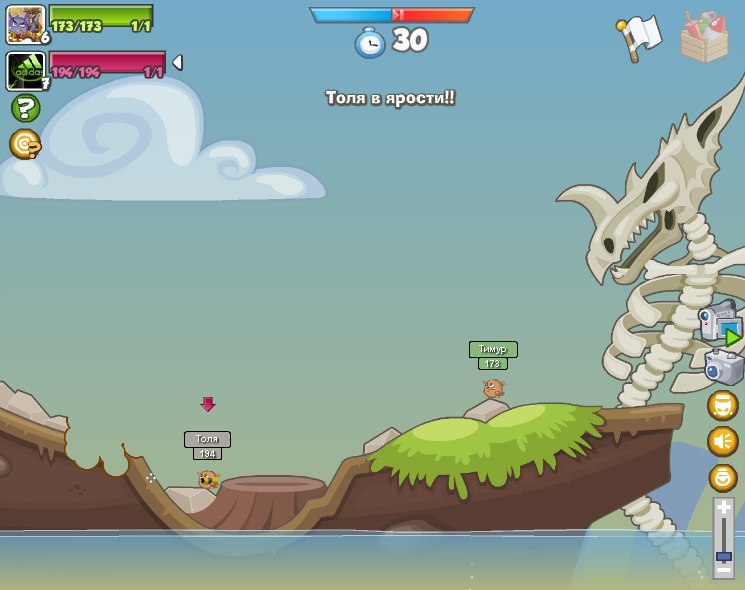This screenshot has height=590, width=745.
Task: Open the weapons crate inventory
Action: [x=704, y=38]
